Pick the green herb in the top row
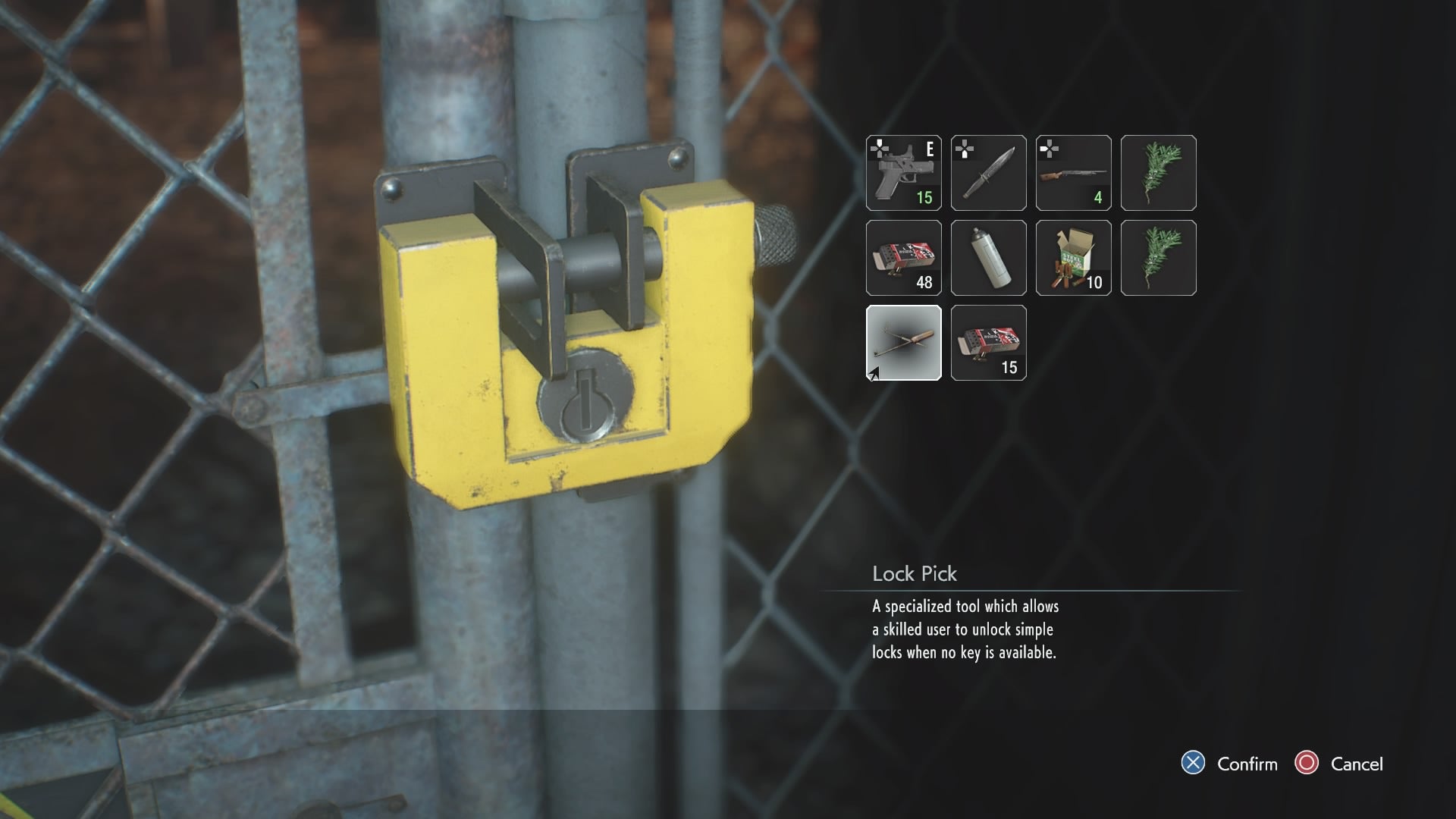The image size is (1456, 819). click(1159, 173)
